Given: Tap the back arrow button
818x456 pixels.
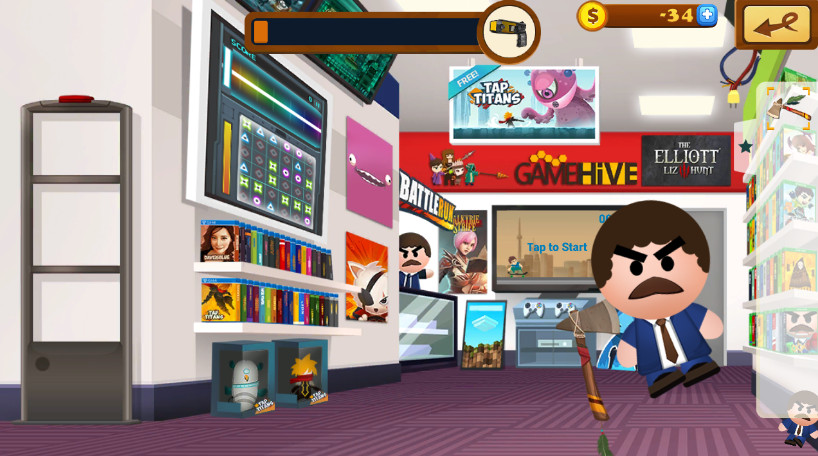Looking at the screenshot, I should coord(777,25).
